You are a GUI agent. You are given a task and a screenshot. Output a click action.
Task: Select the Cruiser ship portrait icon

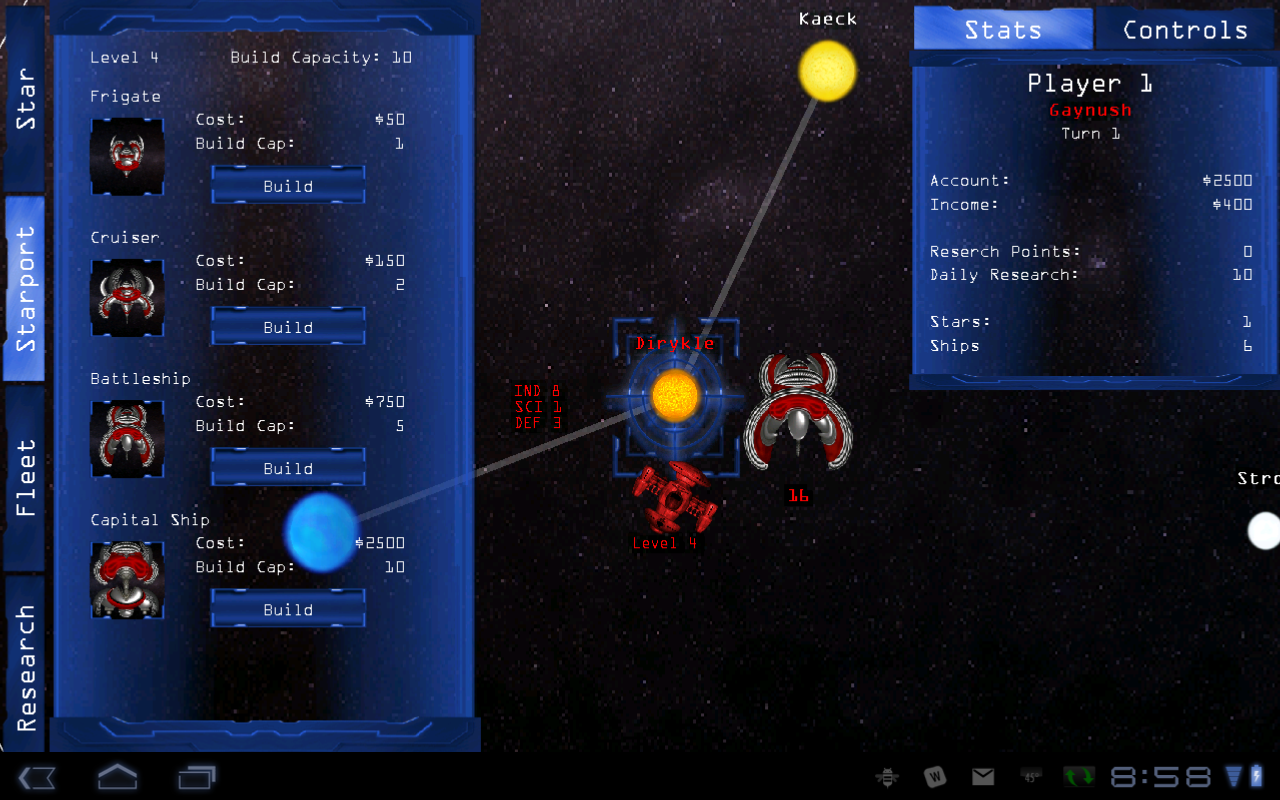127,298
